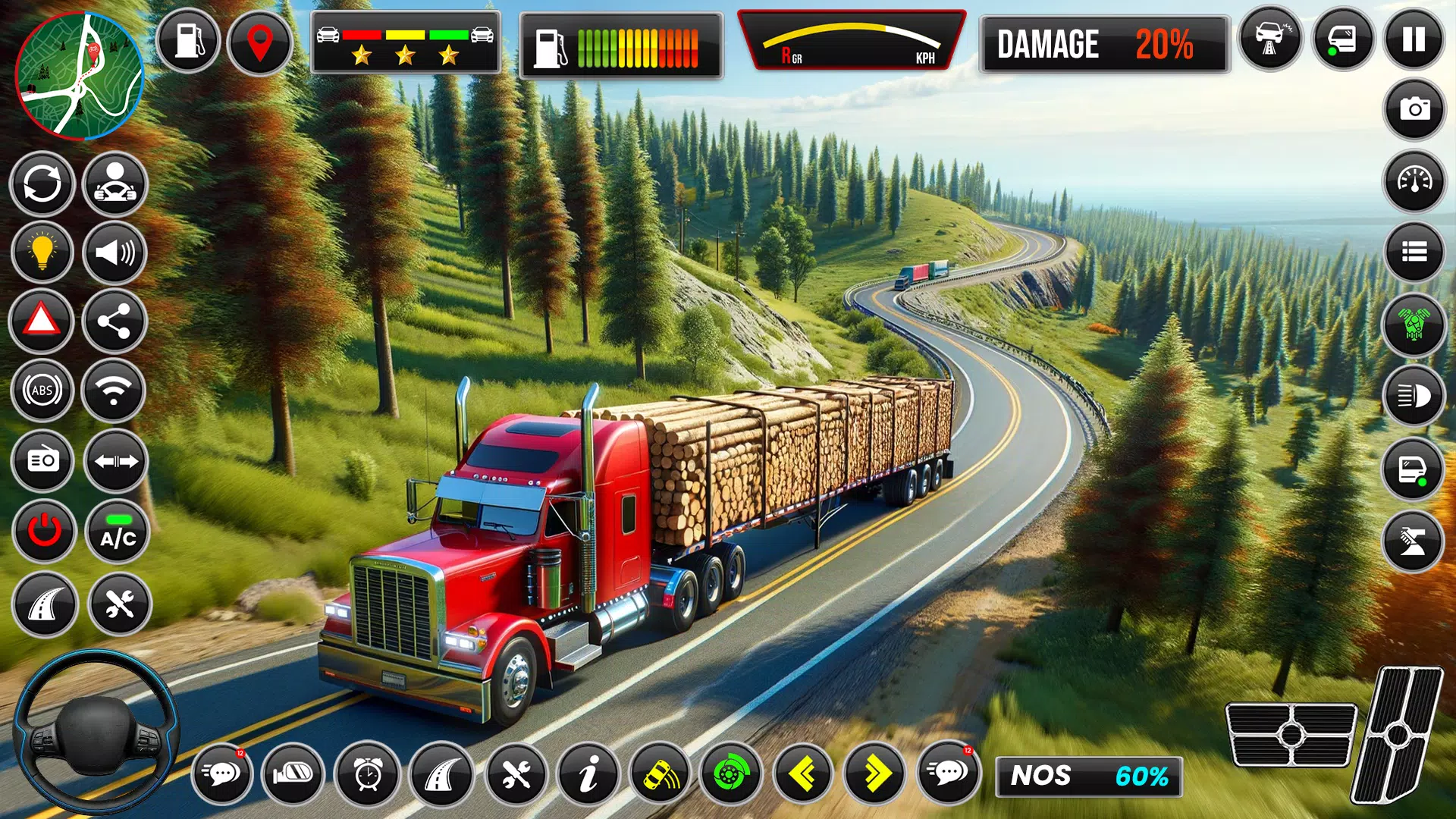Toggle the headlight beam button
Viewport: 1456px width, 819px height.
[x=1414, y=396]
